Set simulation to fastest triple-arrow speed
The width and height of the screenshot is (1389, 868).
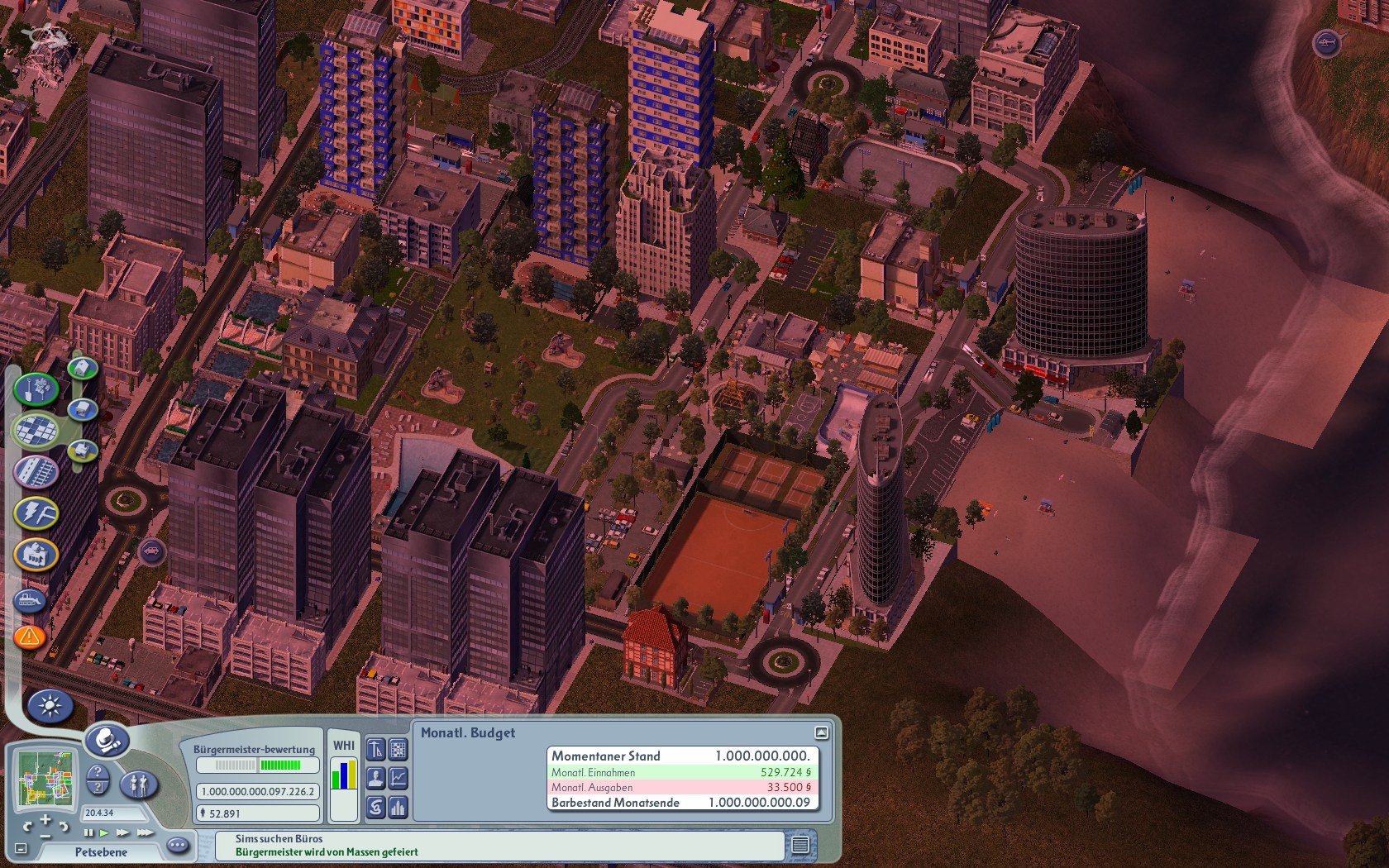pos(145,832)
